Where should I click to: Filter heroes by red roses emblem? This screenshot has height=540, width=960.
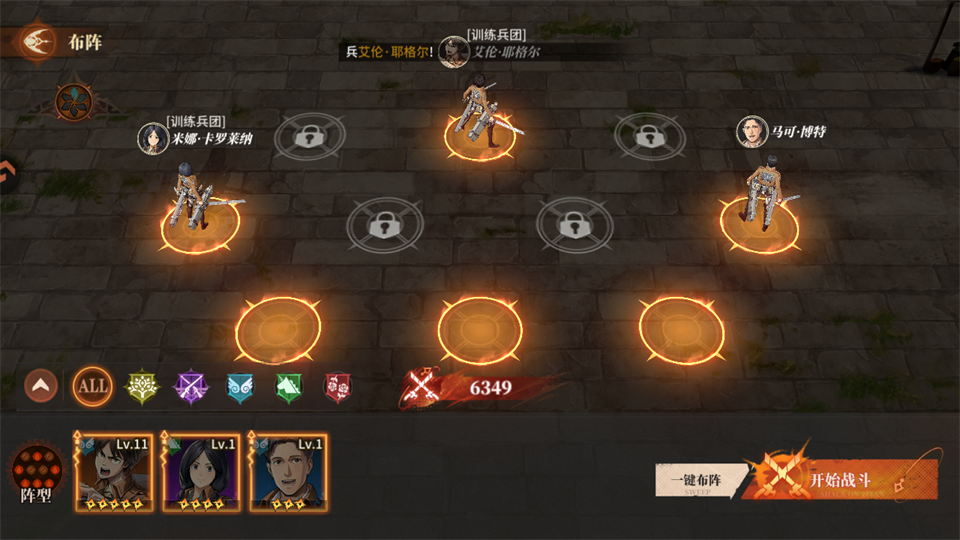(x=338, y=386)
